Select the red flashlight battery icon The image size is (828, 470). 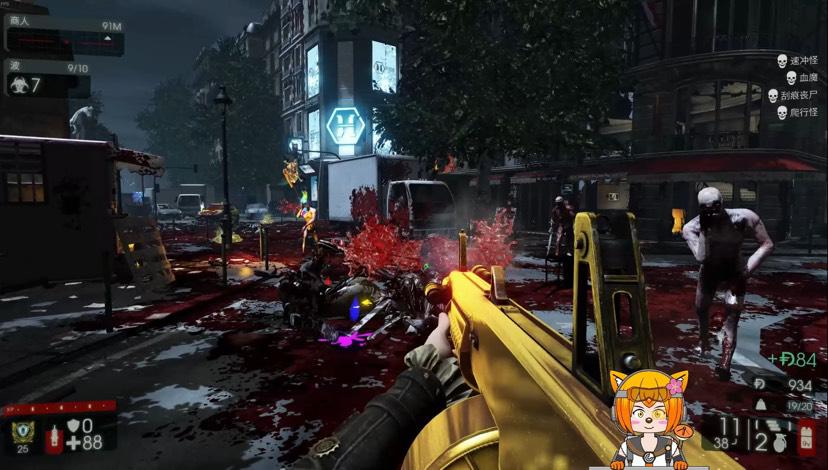(806, 436)
